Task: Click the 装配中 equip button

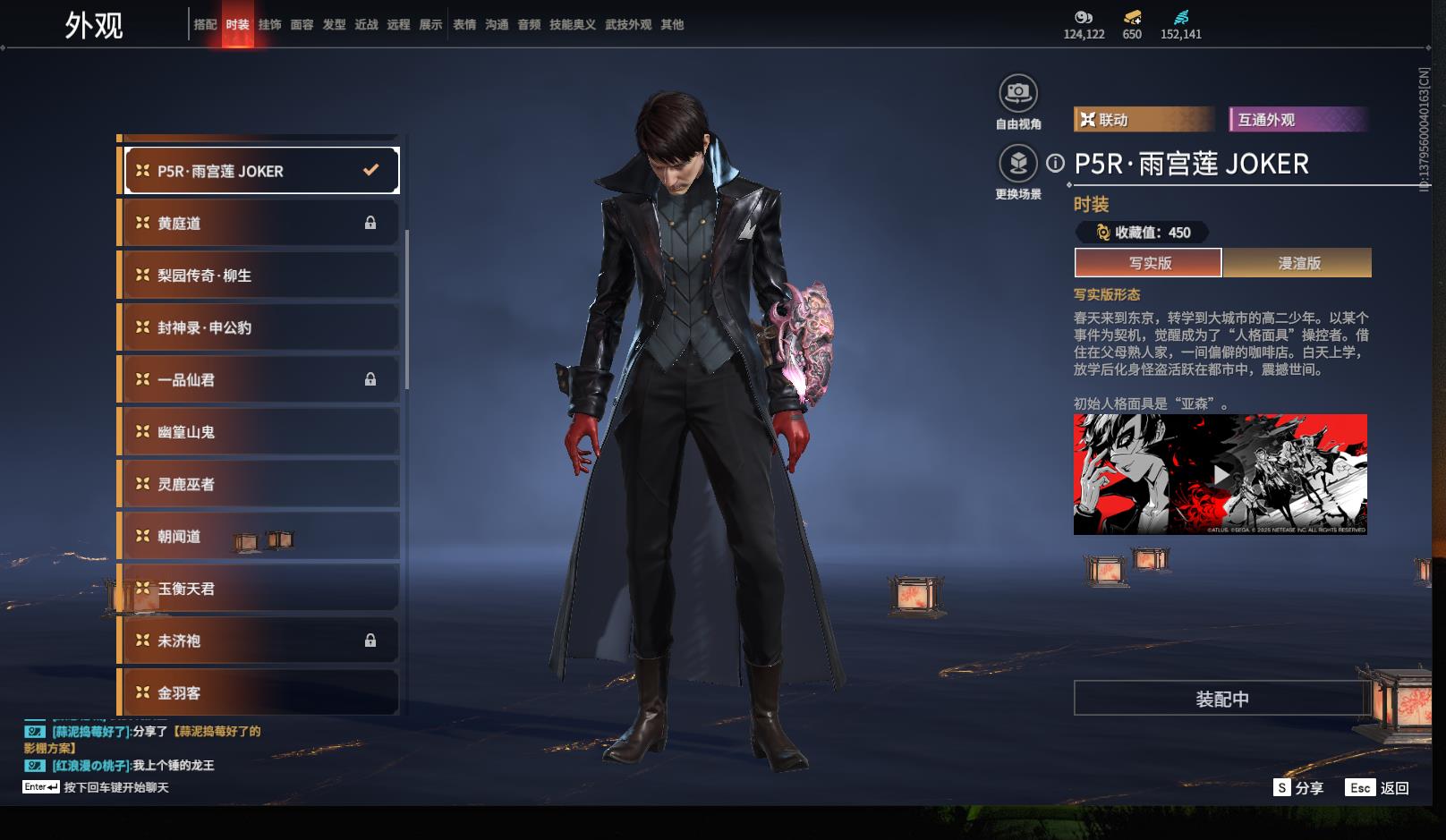Action: tap(1221, 699)
